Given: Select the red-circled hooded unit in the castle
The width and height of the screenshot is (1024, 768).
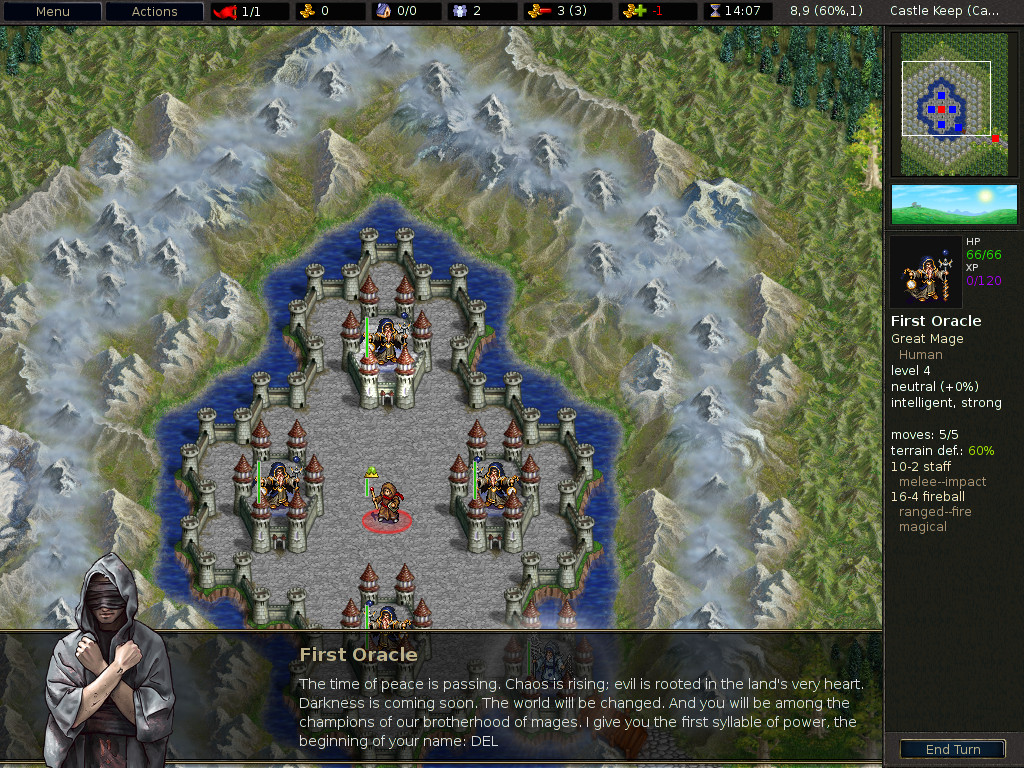Looking at the screenshot, I should (386, 504).
